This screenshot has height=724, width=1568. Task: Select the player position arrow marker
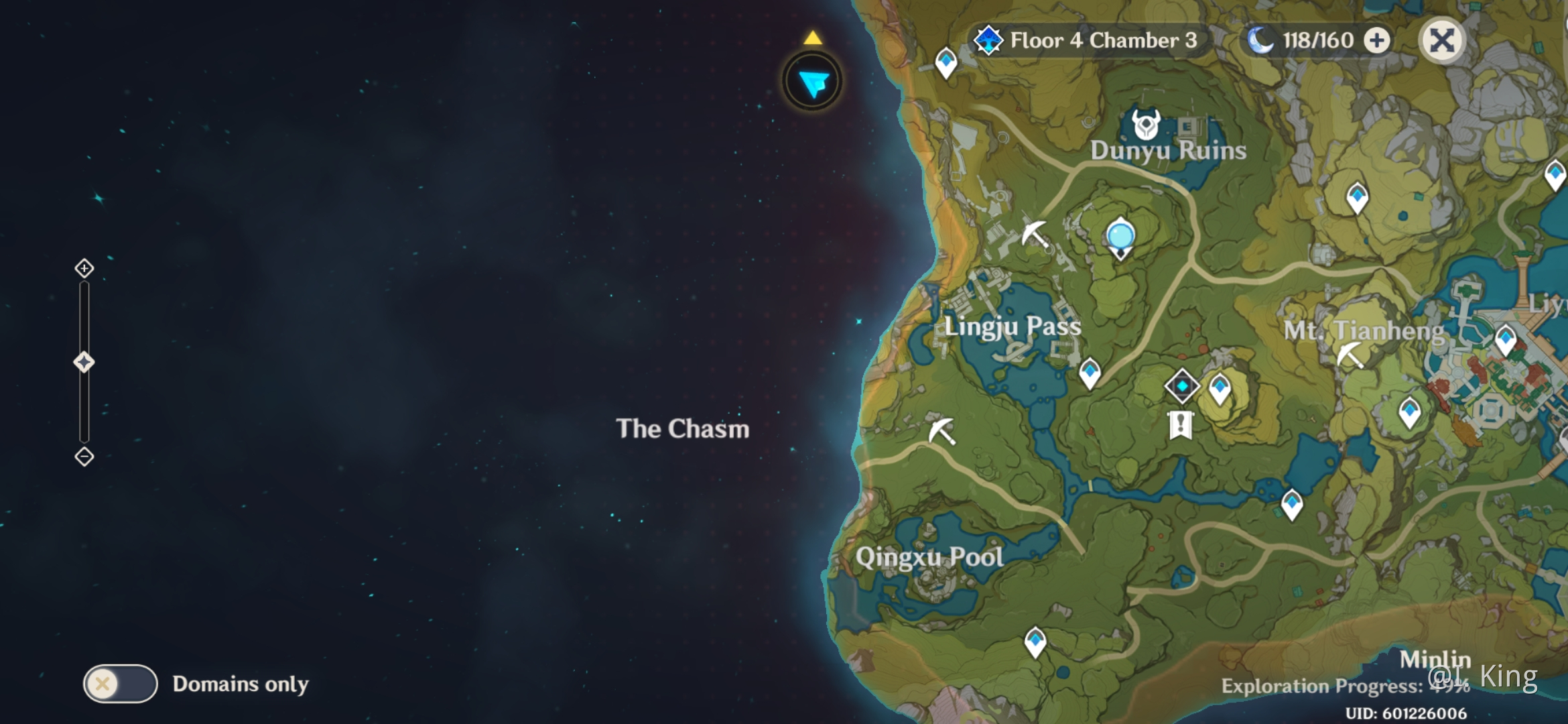click(813, 82)
